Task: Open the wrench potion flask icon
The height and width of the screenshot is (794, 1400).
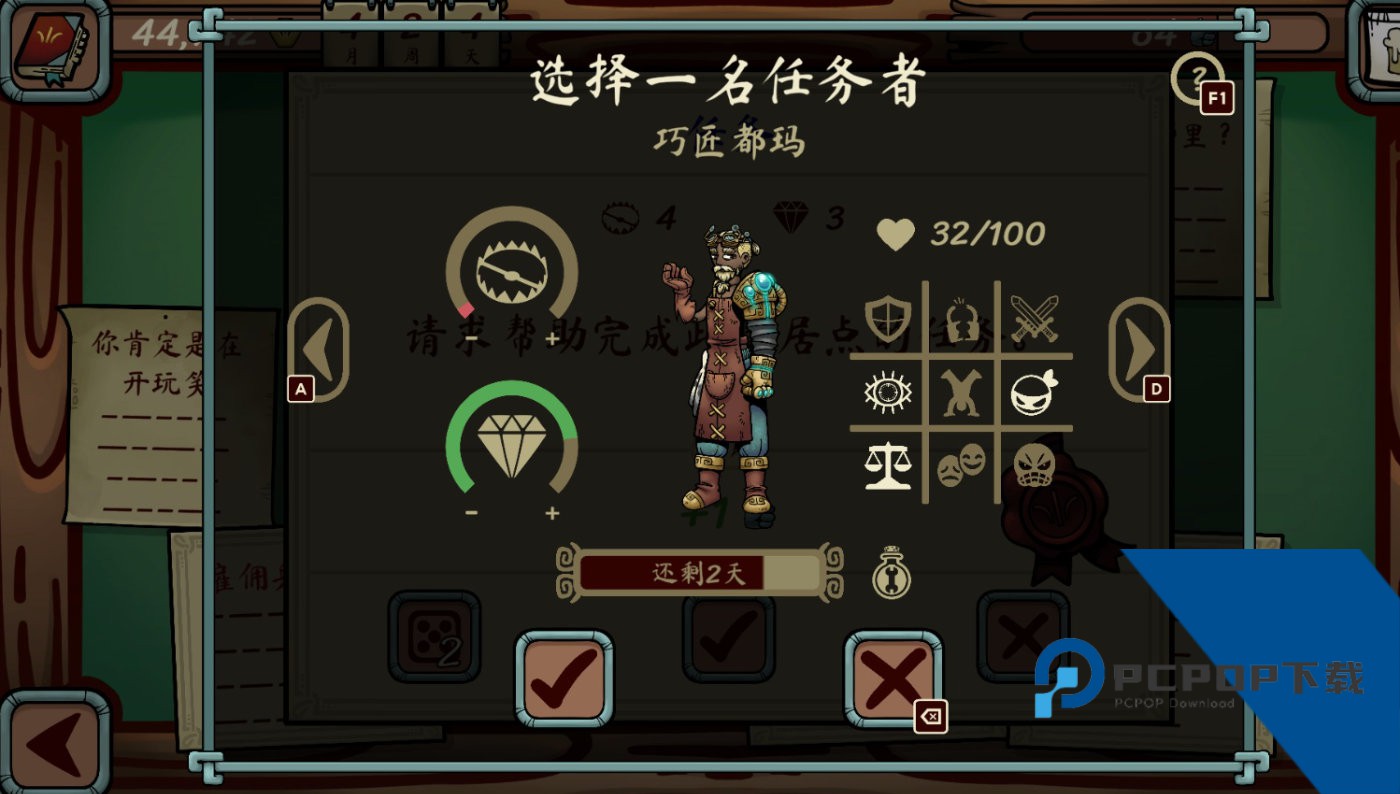Action: tap(893, 574)
